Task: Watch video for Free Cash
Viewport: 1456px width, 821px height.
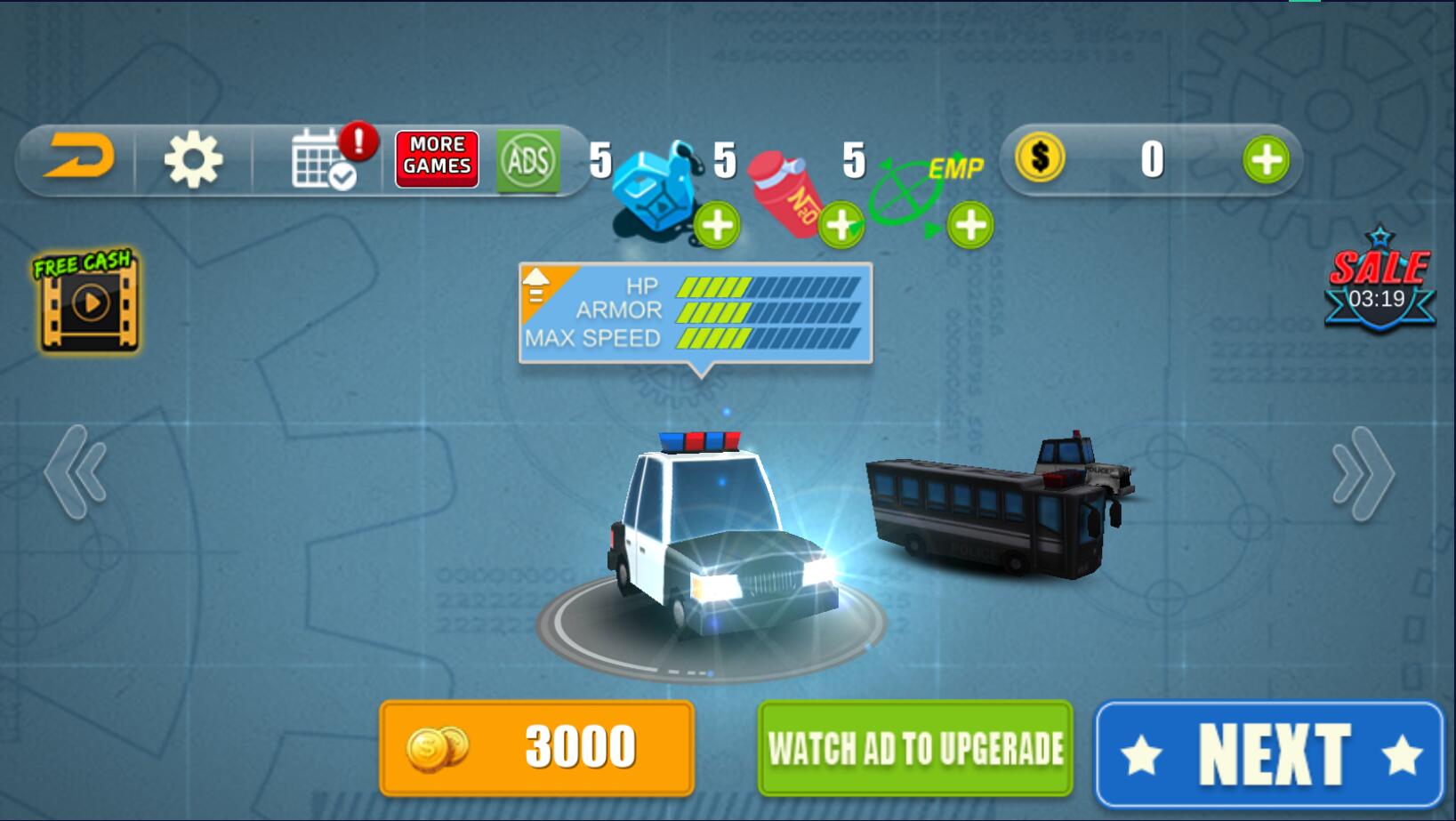Action: pos(87,301)
